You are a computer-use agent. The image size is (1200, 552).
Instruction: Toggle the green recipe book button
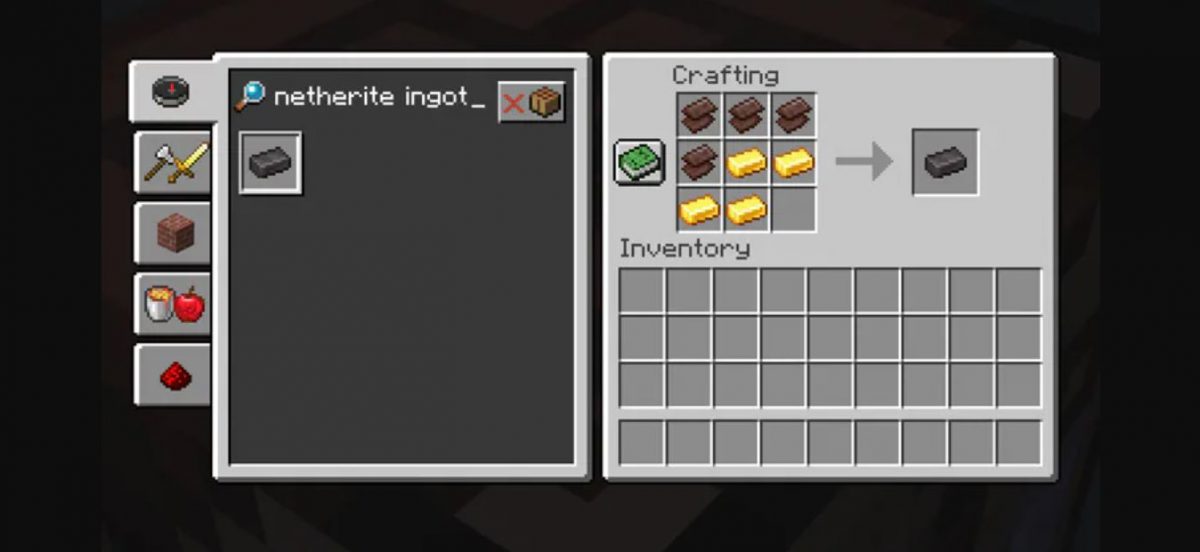coord(639,163)
